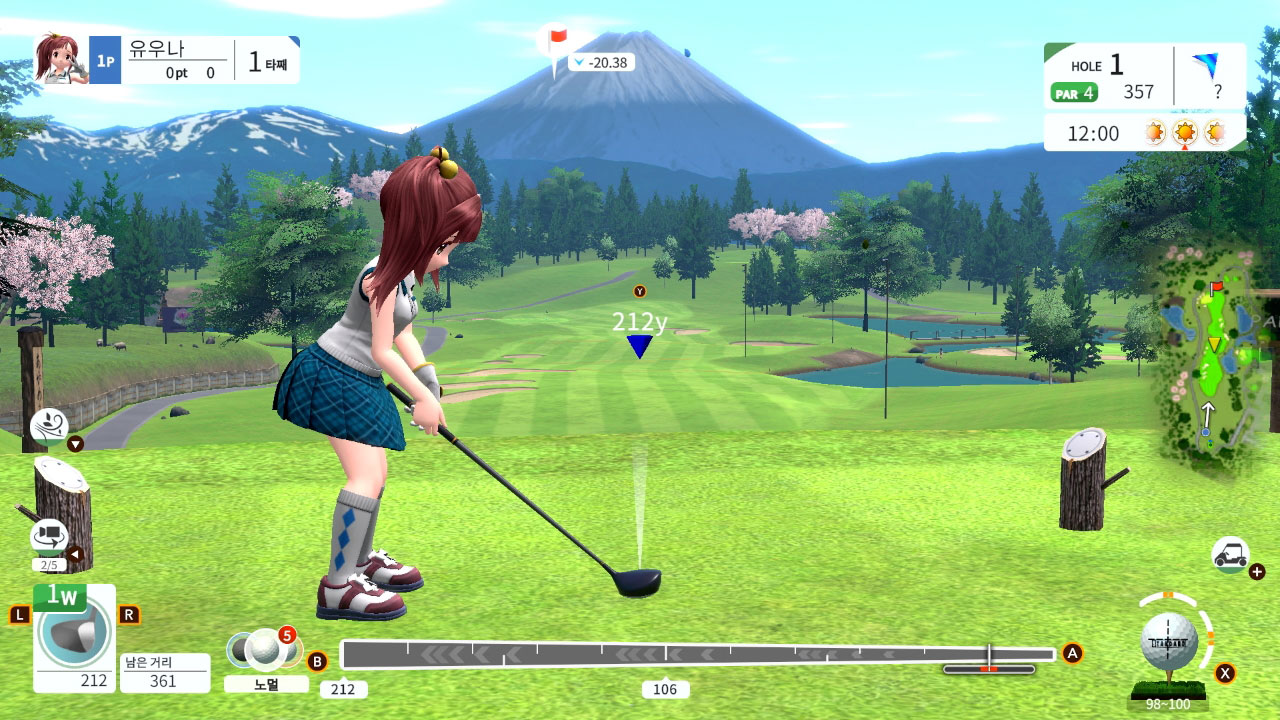Image resolution: width=1280 pixels, height=720 pixels.
Task: Switch camera view with the 2/5 icon
Action: tap(49, 538)
